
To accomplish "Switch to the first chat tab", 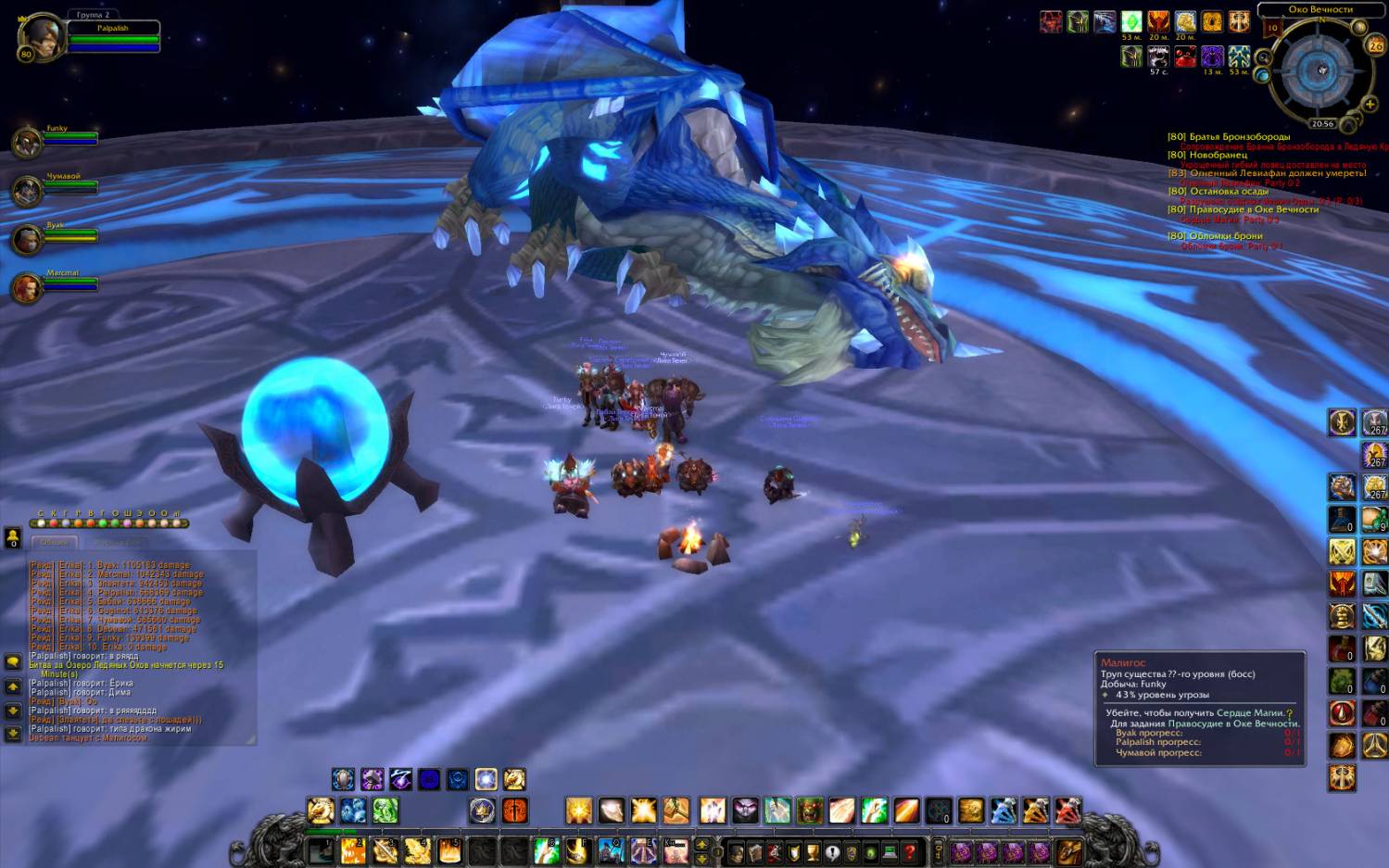I will [x=54, y=542].
